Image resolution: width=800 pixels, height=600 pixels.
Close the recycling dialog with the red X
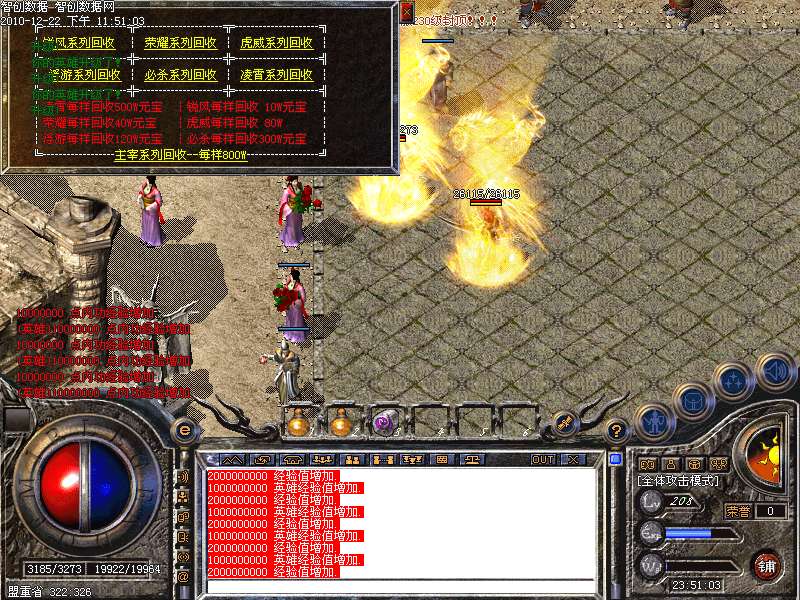tap(406, 13)
